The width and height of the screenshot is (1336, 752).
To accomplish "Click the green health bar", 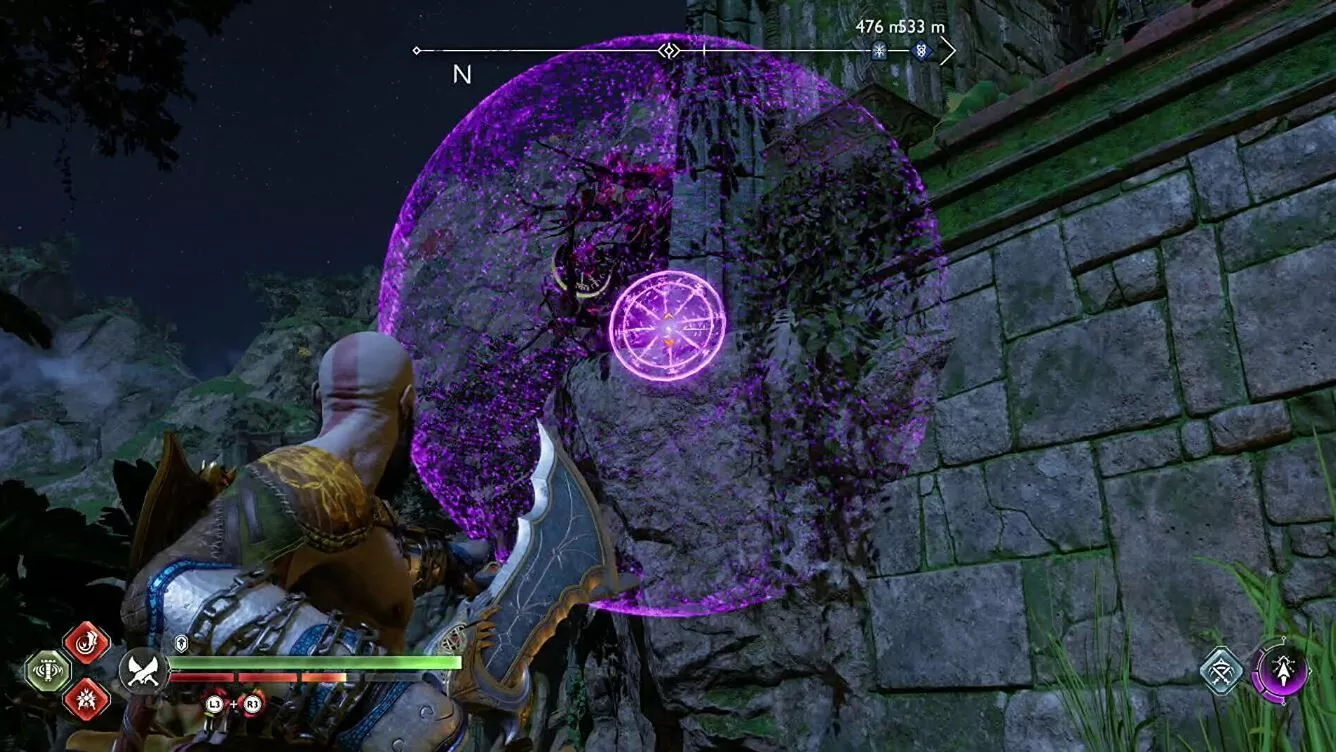I will (x=315, y=661).
